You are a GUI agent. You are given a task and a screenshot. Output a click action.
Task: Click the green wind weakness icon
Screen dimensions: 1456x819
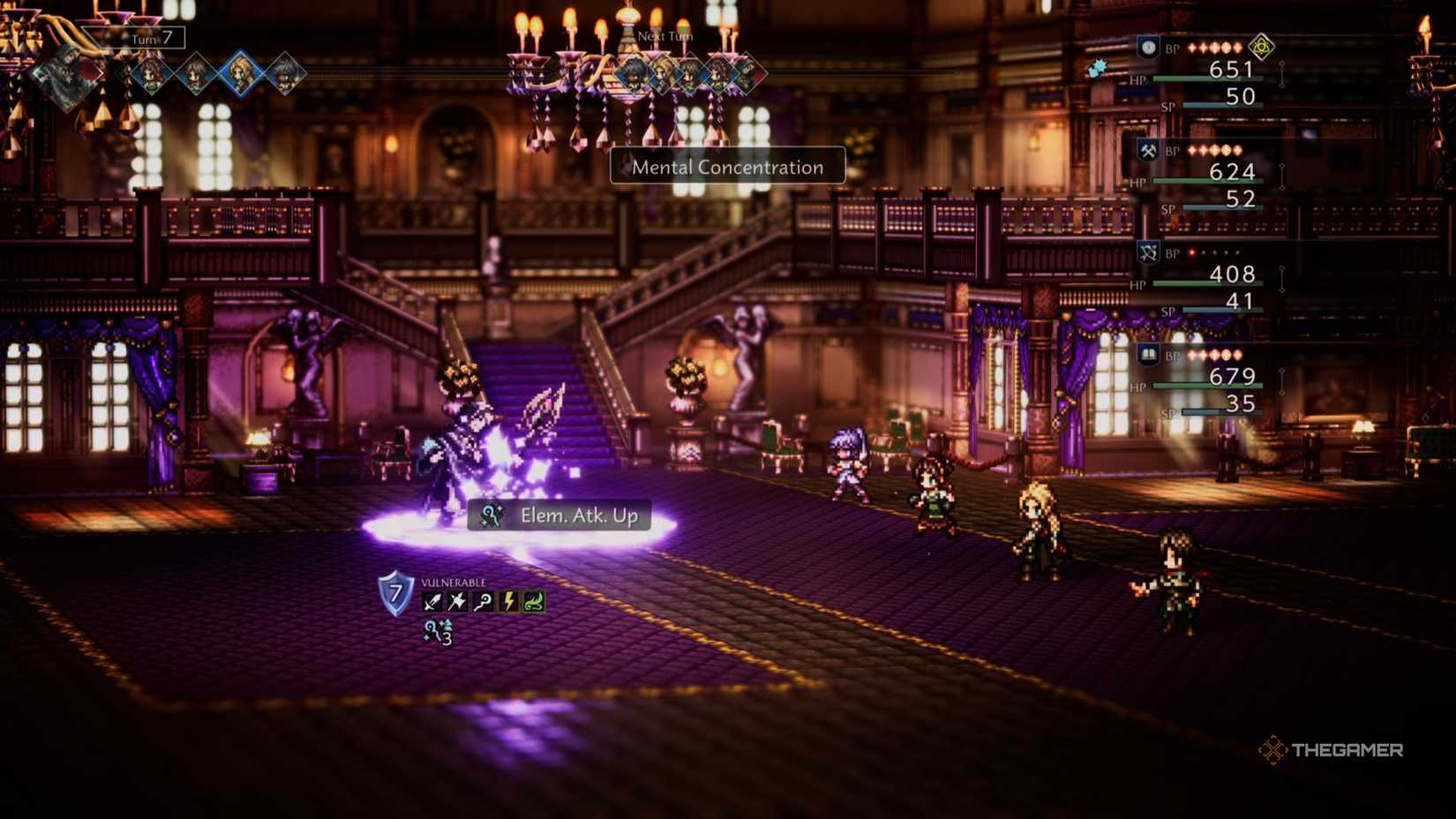[x=534, y=601]
